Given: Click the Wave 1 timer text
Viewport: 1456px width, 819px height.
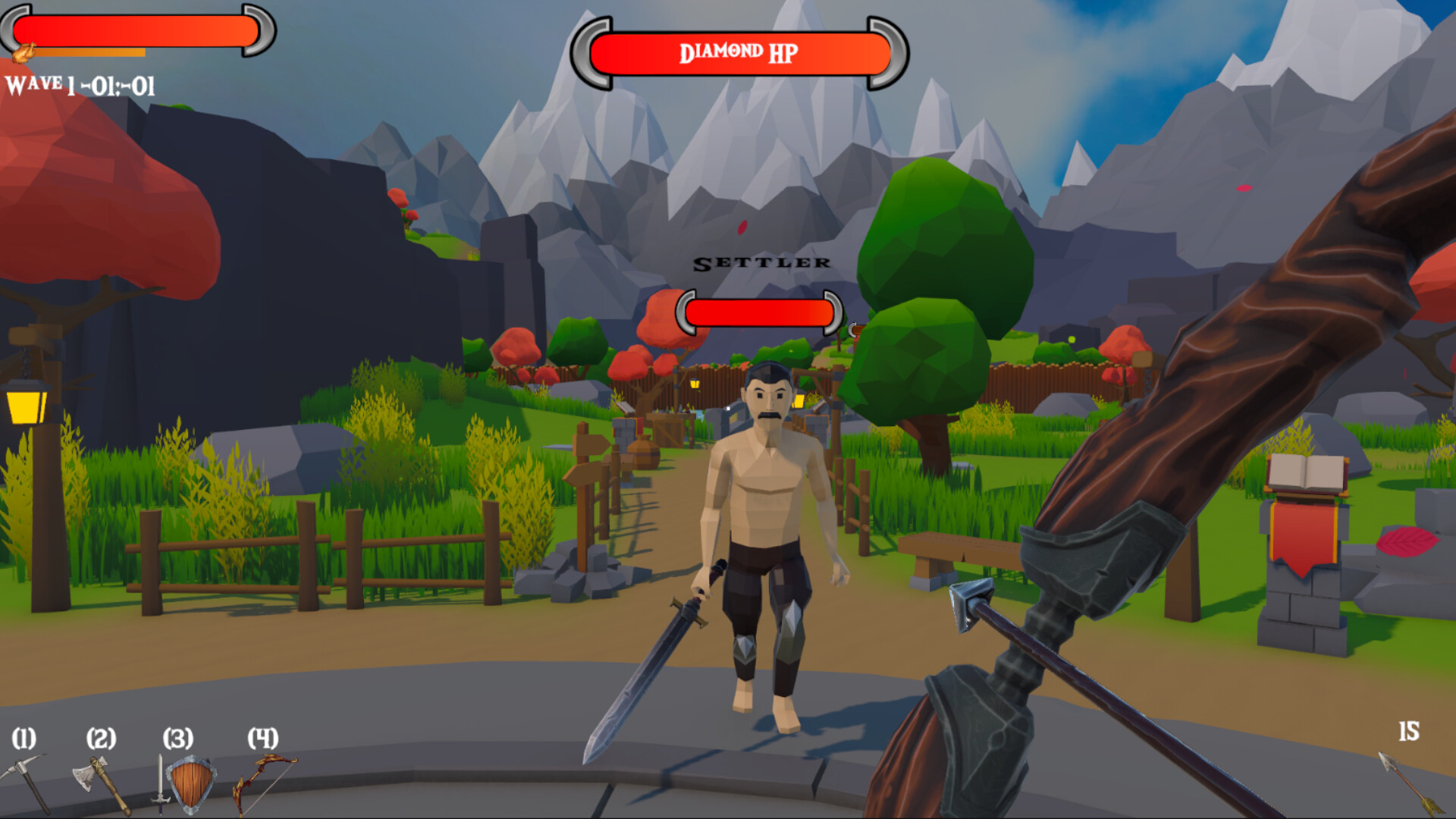Looking at the screenshot, I should coord(80,85).
